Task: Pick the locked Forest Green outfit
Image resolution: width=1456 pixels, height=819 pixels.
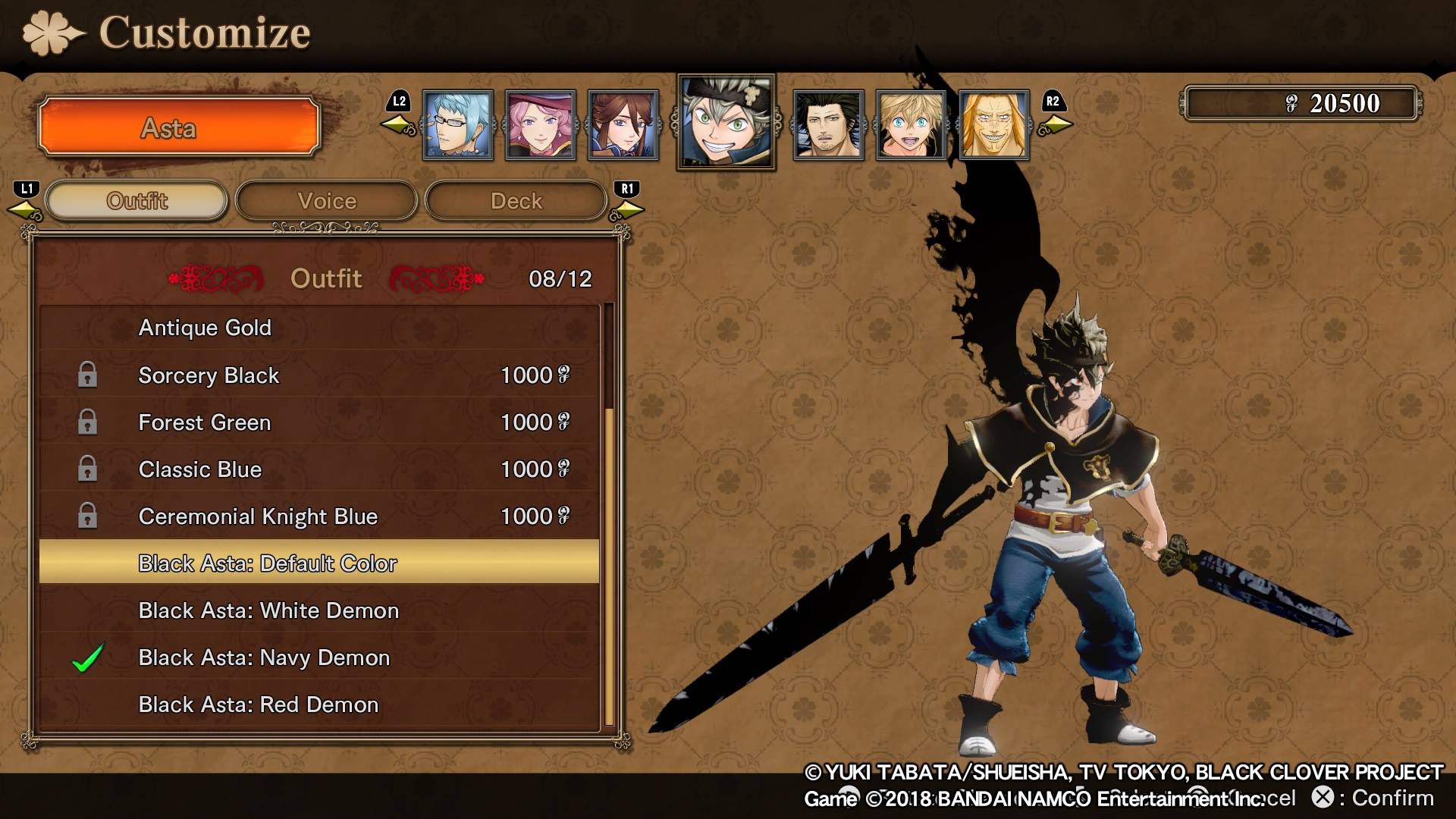Action: 318,422
